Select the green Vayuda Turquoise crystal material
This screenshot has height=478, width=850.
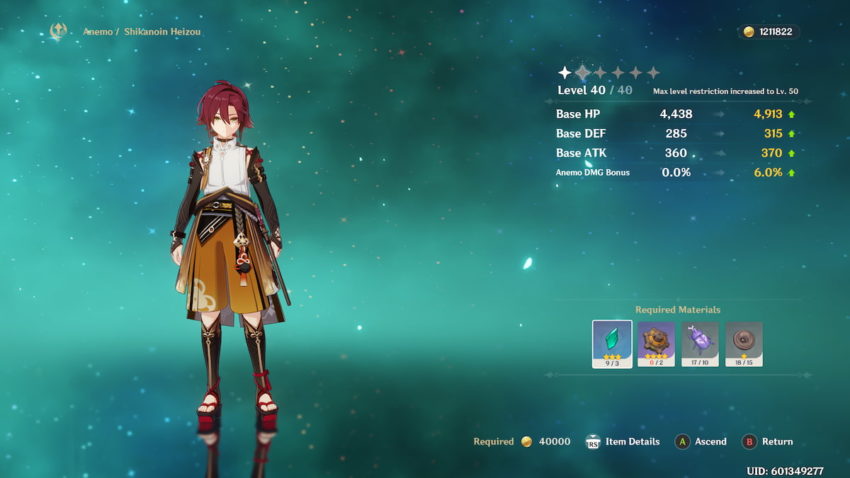612,343
